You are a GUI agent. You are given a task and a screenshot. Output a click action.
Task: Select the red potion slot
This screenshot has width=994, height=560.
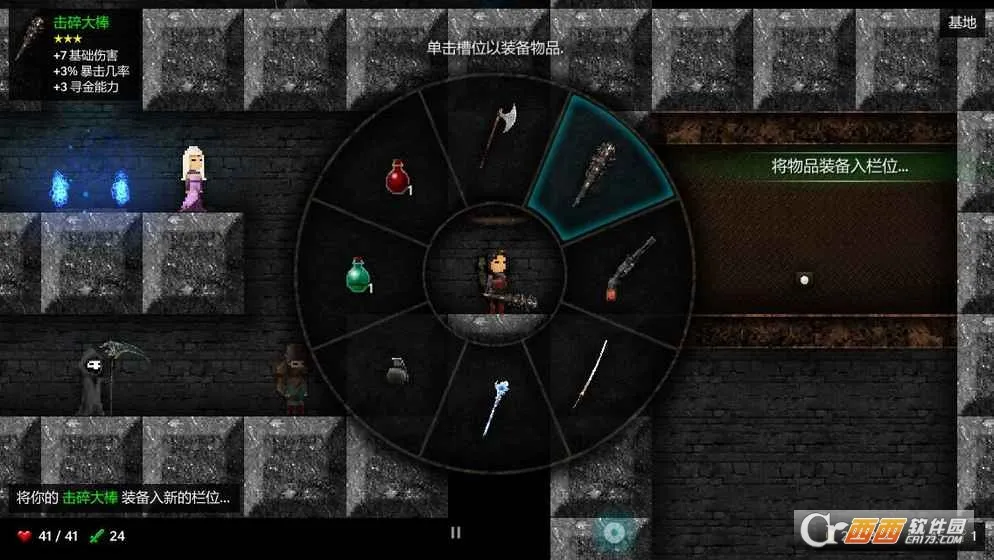point(399,178)
